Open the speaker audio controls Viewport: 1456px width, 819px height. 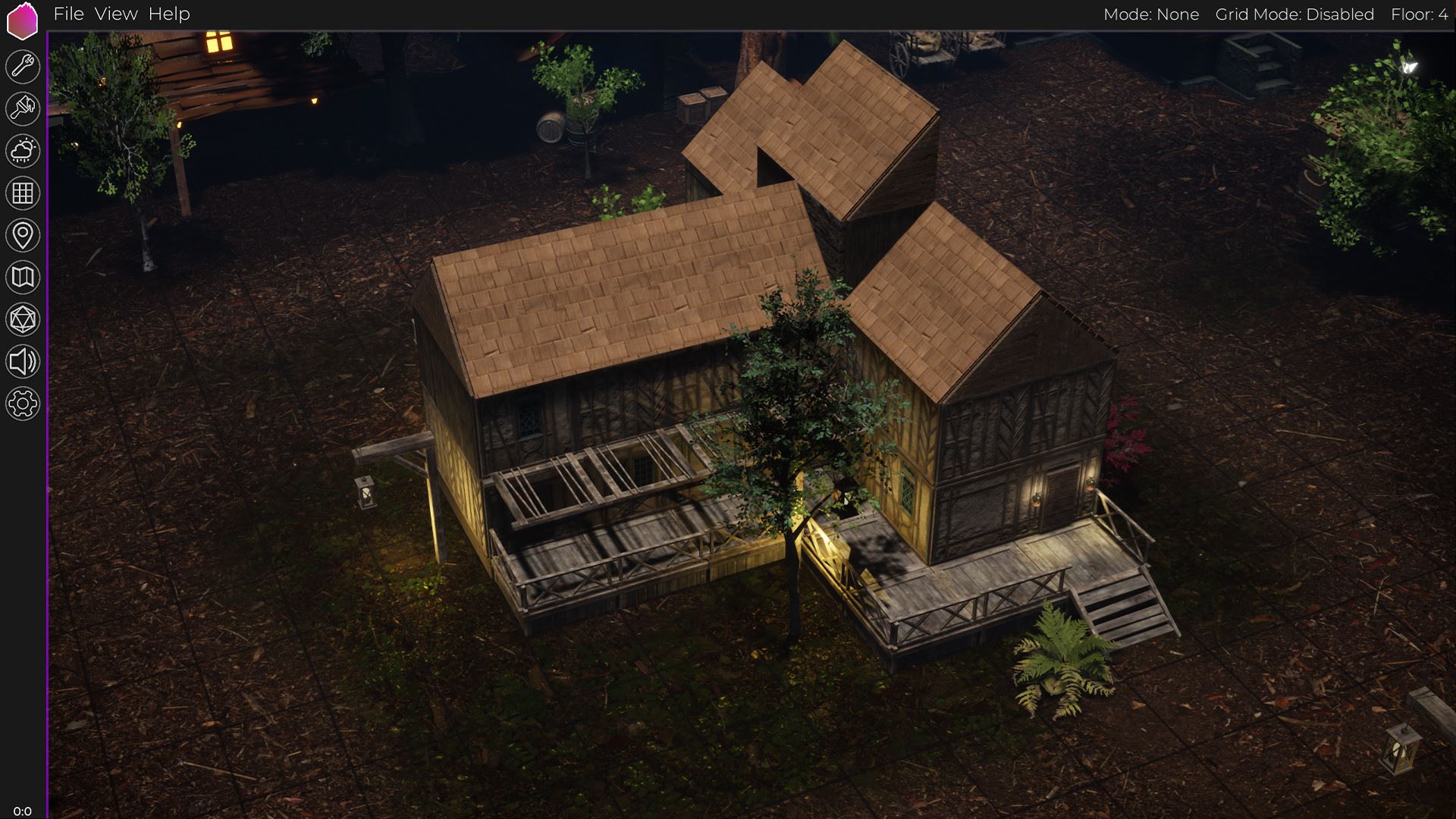(x=23, y=362)
